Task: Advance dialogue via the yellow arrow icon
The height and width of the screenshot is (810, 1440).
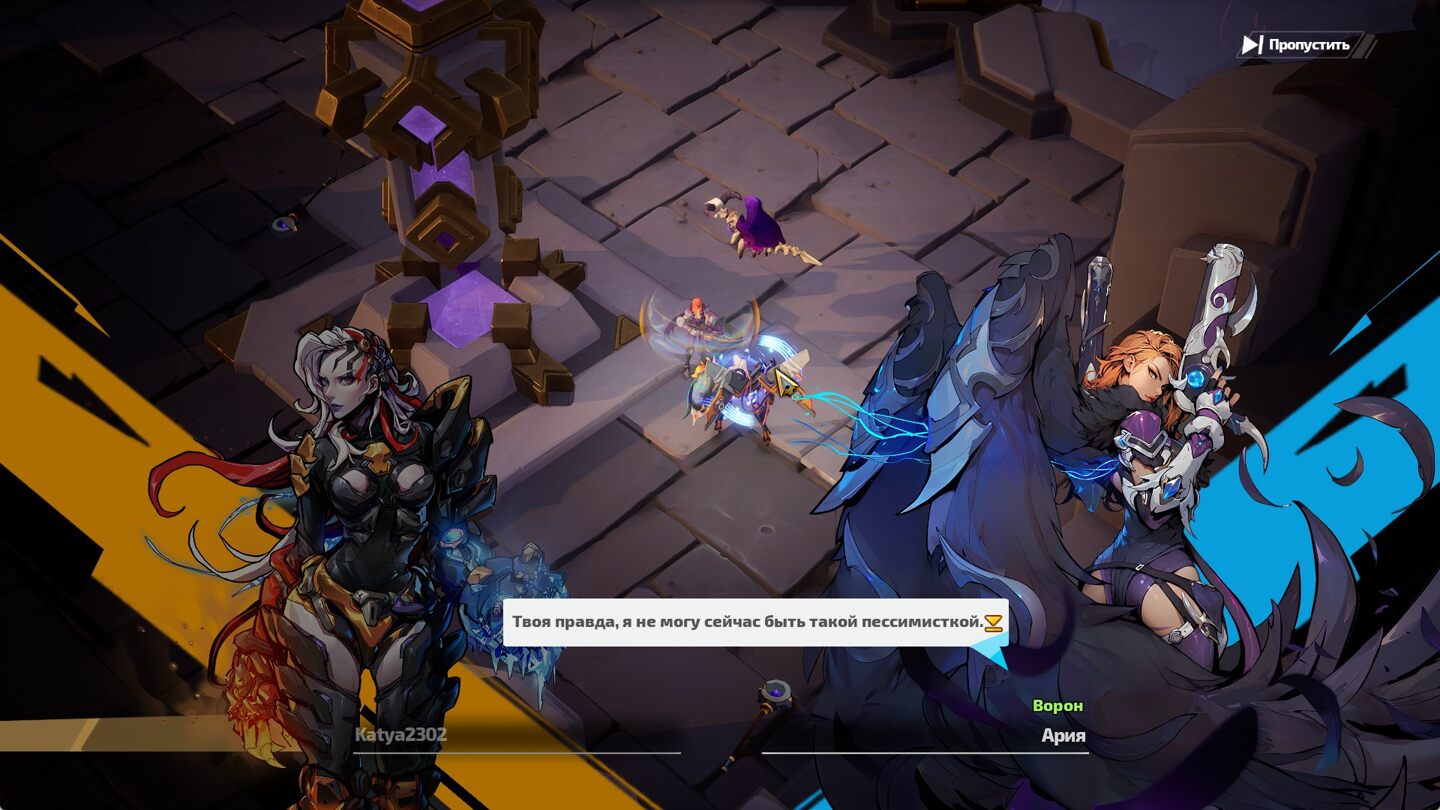Action: (993, 623)
